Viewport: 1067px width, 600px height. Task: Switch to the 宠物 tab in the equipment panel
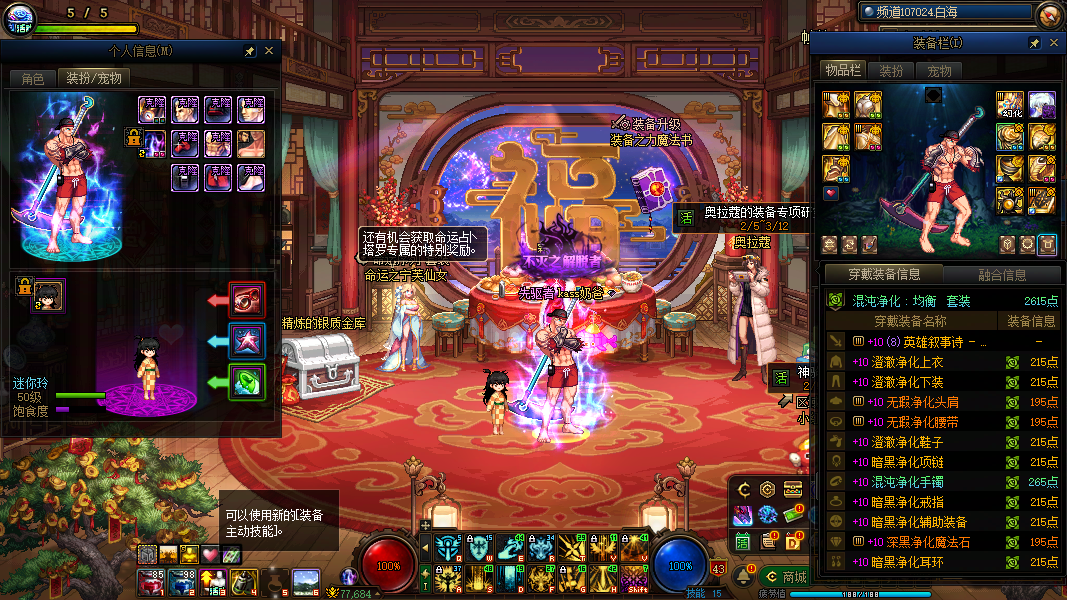pos(939,71)
